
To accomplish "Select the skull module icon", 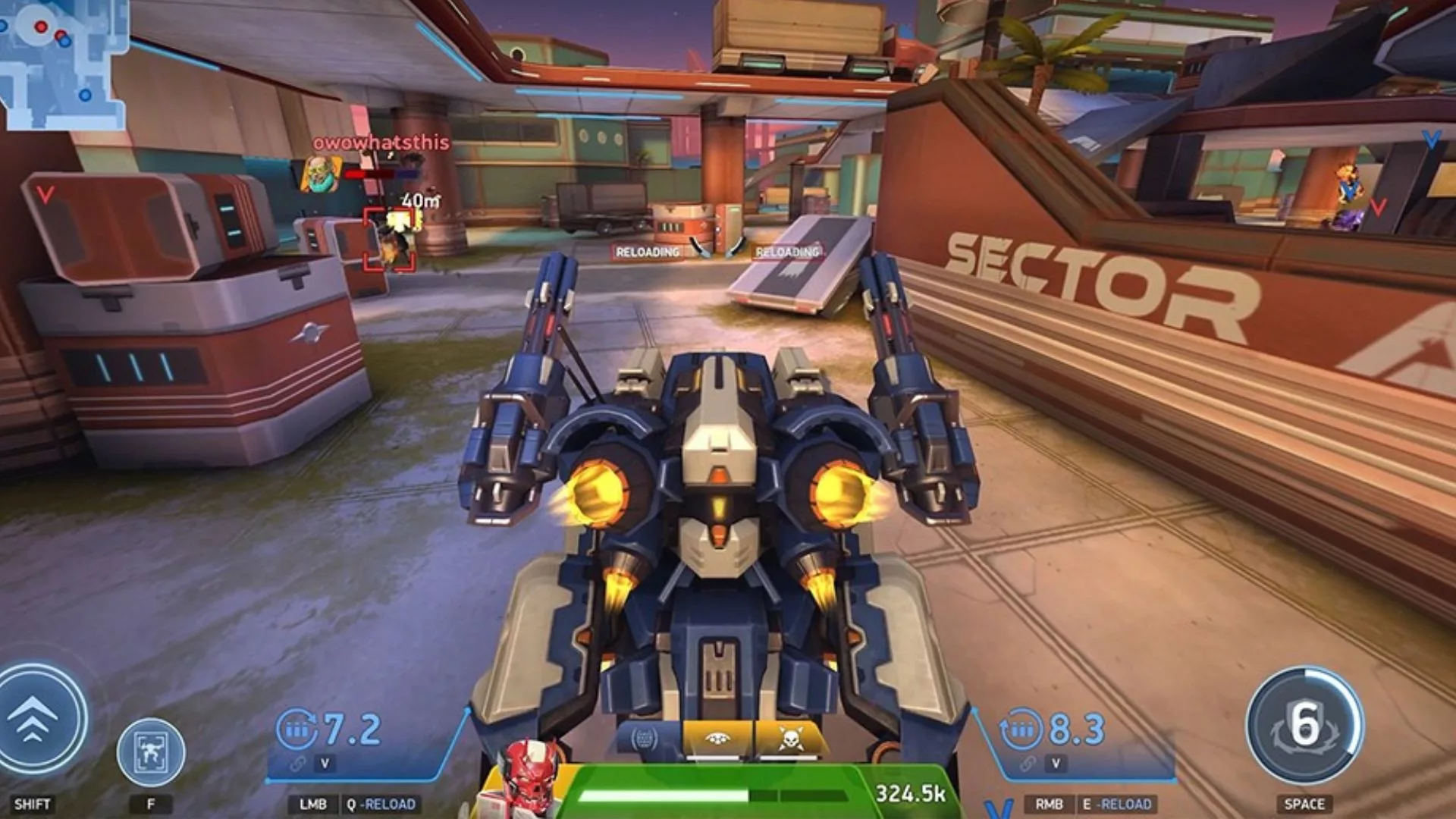I will click(787, 739).
